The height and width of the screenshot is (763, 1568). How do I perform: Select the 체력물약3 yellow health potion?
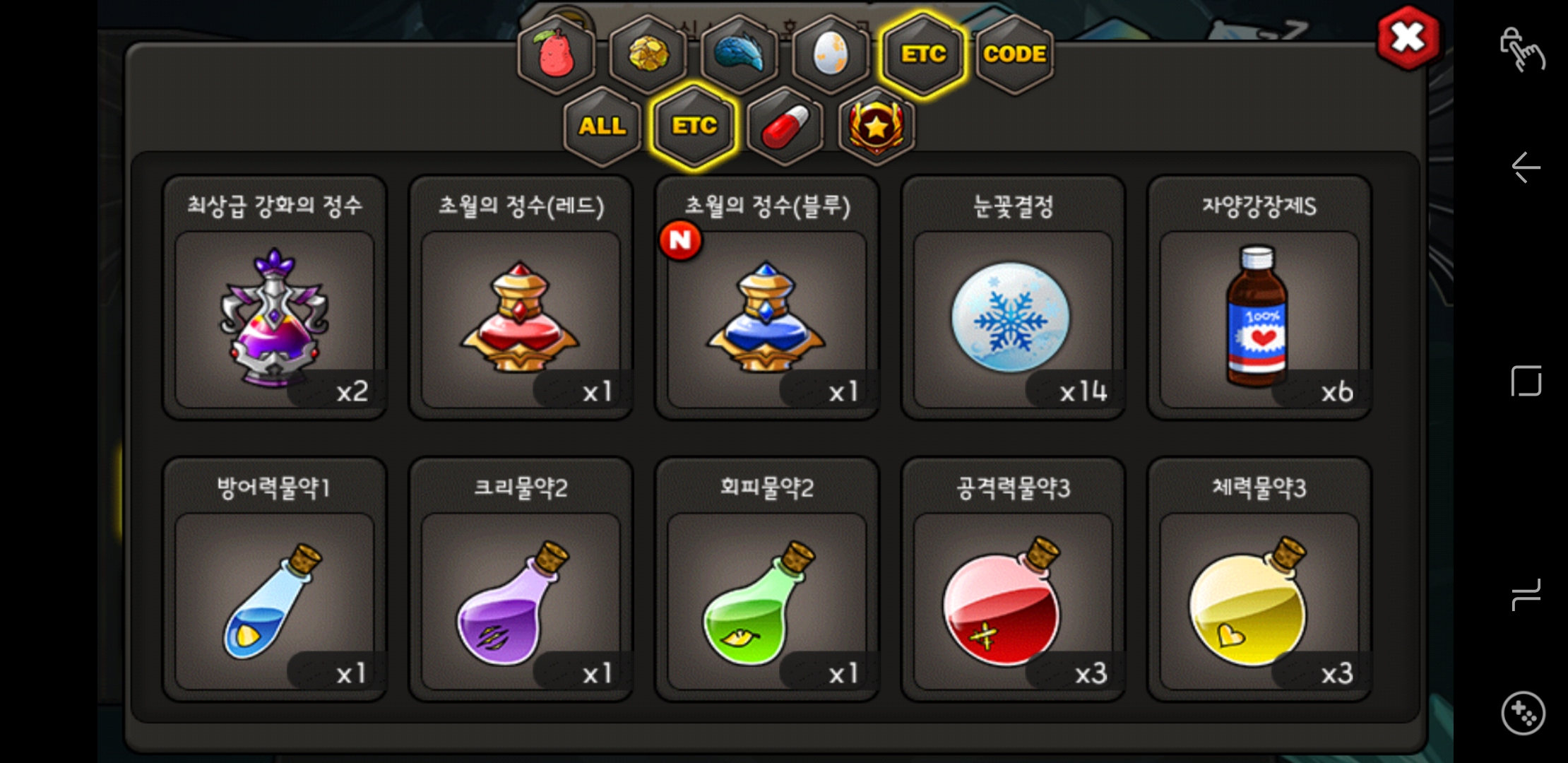point(1259,601)
